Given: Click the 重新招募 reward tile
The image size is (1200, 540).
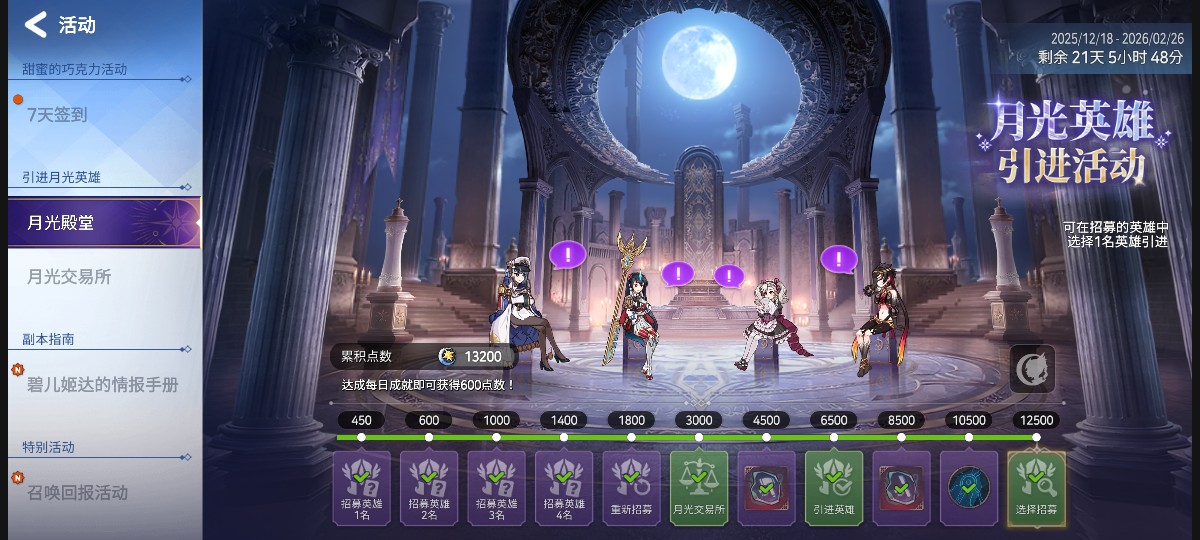Looking at the screenshot, I should click(631, 488).
